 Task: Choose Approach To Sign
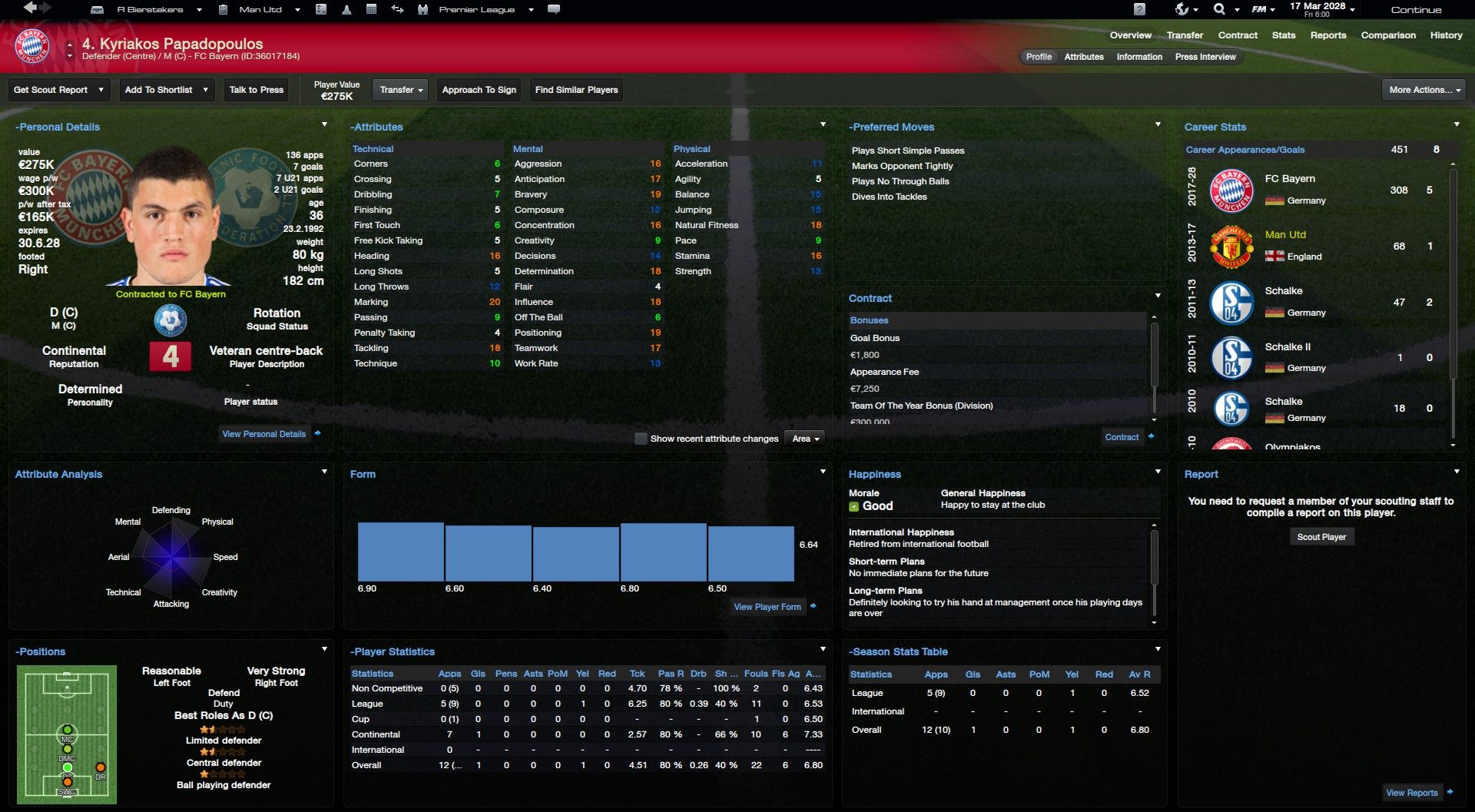(479, 90)
